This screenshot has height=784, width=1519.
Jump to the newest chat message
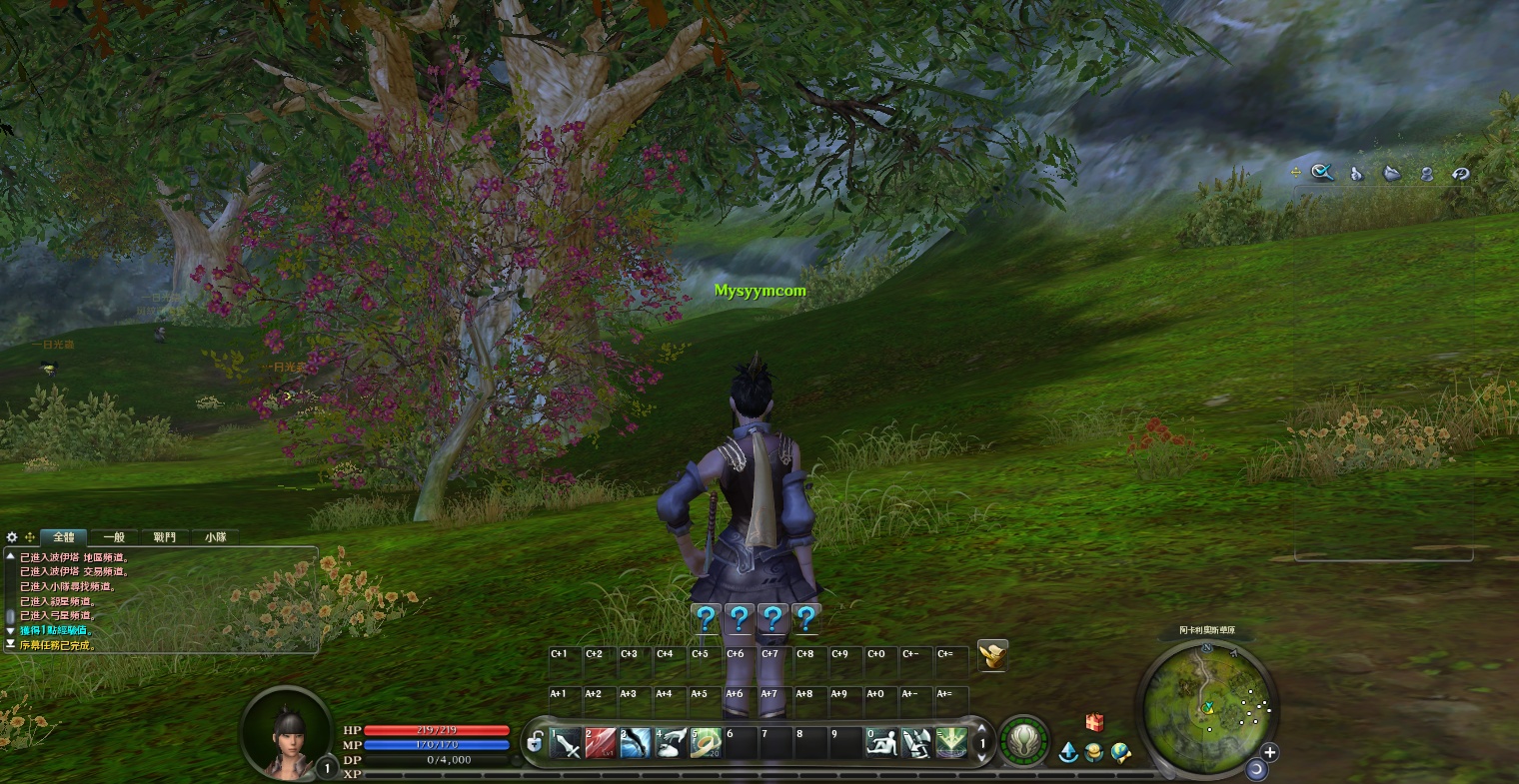(10, 645)
